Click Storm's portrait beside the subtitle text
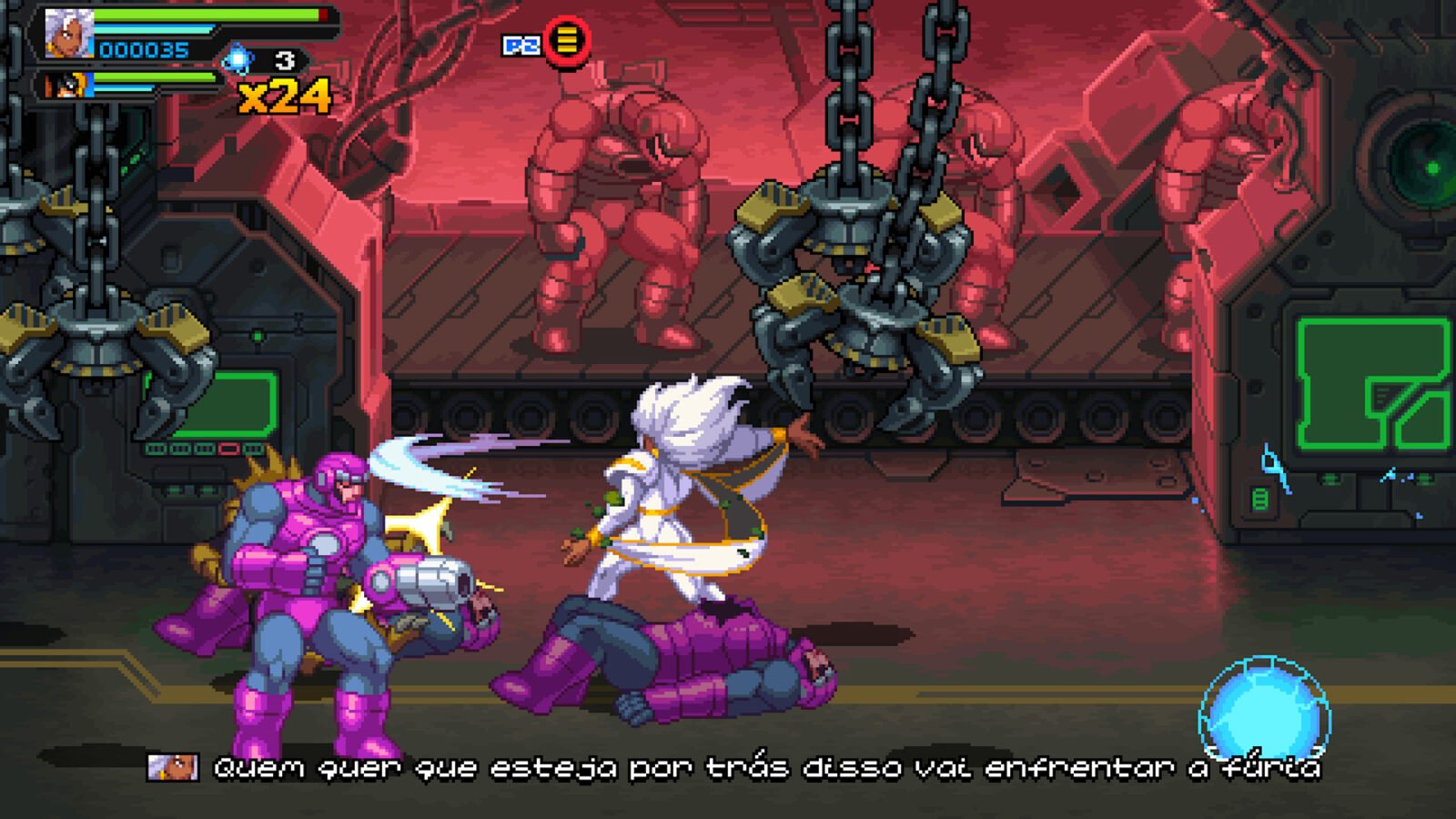 [175, 769]
